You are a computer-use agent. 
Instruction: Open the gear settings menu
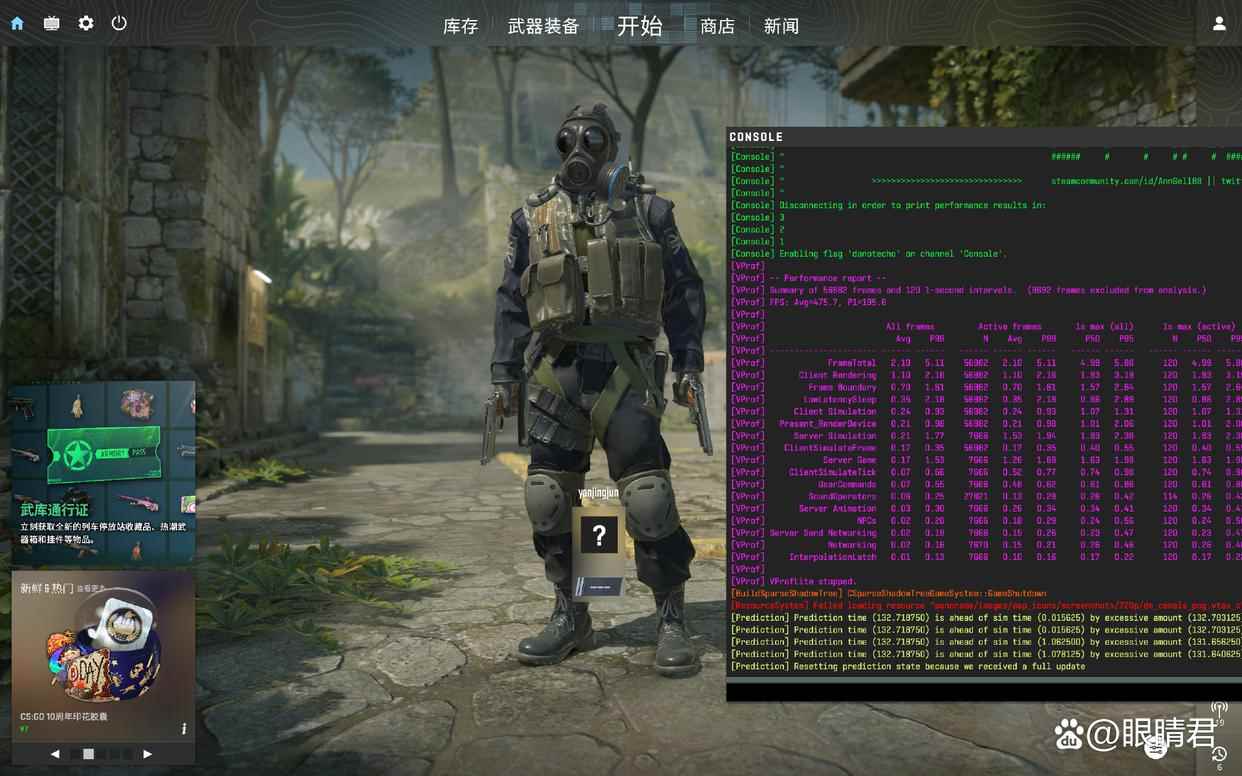[86, 23]
